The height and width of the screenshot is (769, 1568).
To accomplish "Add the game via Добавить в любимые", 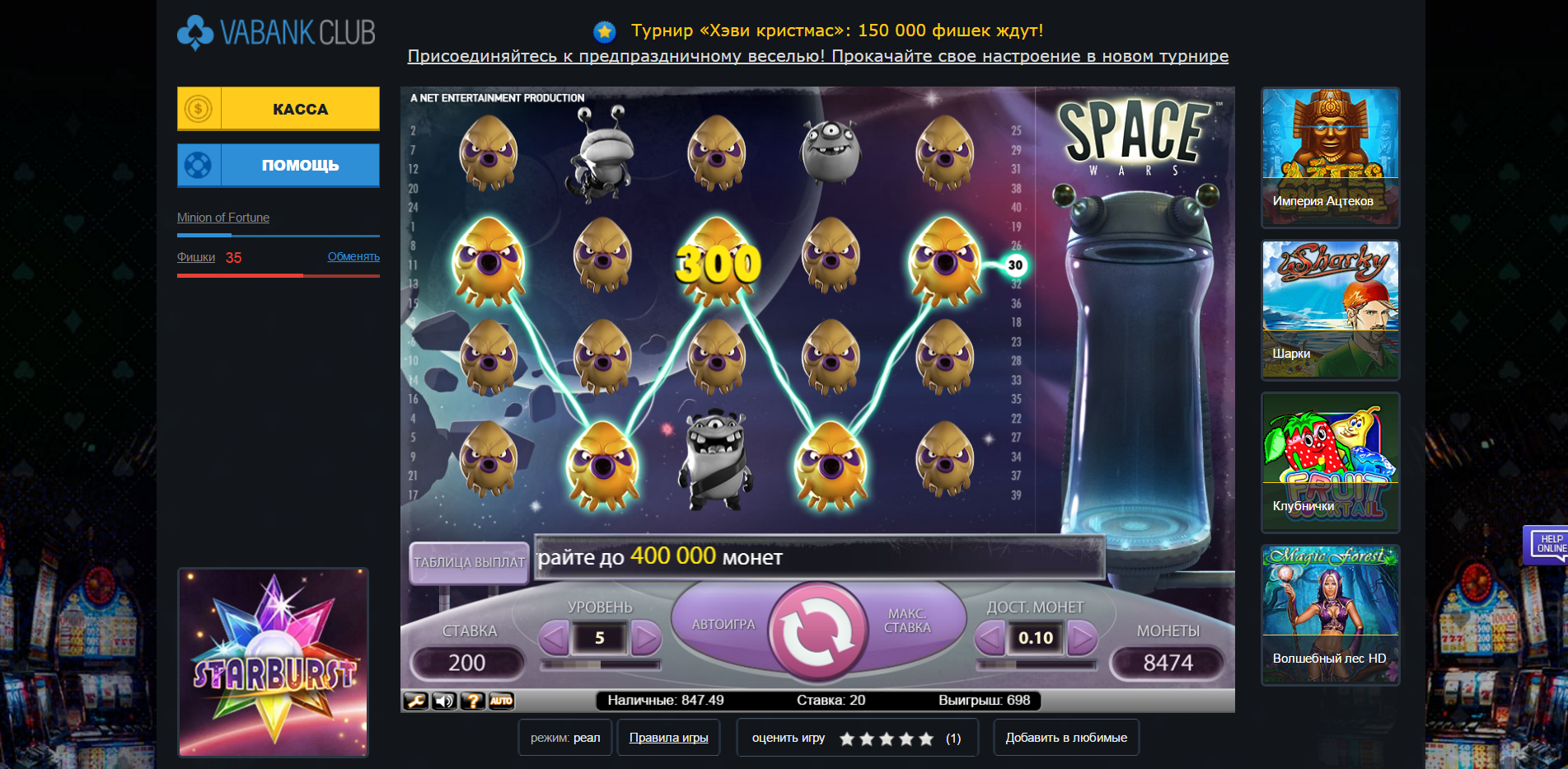I will pyautogui.click(x=1066, y=738).
